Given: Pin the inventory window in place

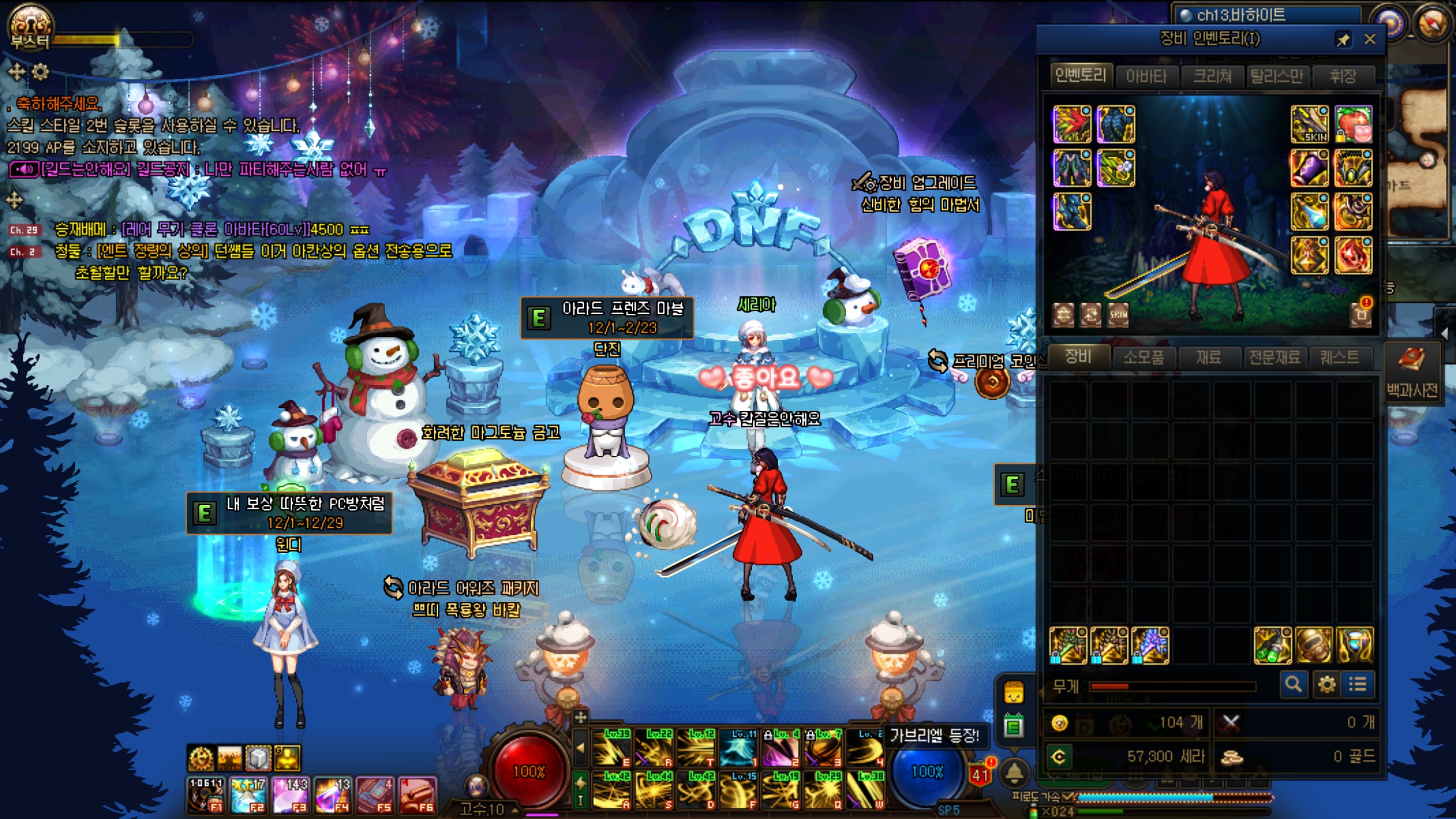Looking at the screenshot, I should pyautogui.click(x=1343, y=40).
